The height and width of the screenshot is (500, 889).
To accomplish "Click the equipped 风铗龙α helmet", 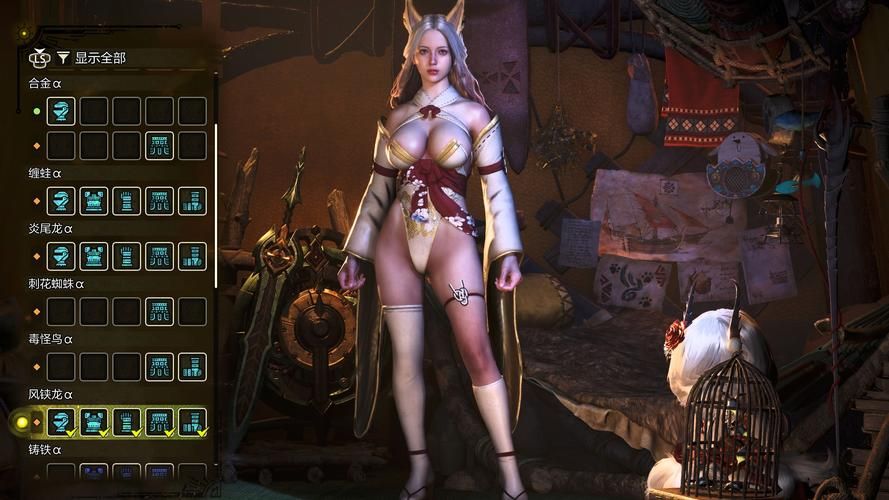I will pyautogui.click(x=61, y=422).
